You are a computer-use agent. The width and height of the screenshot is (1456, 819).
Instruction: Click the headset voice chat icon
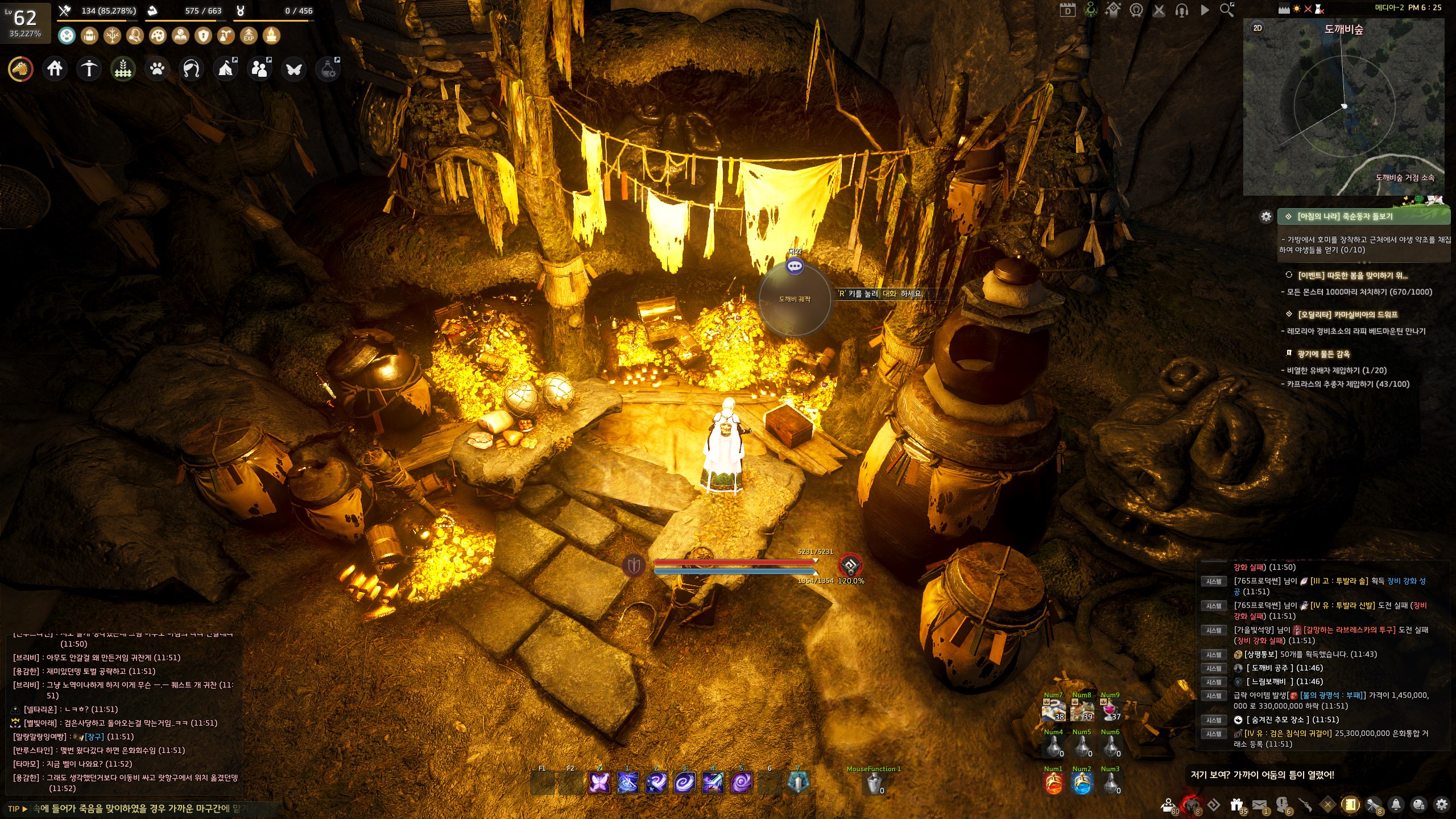[x=1181, y=10]
